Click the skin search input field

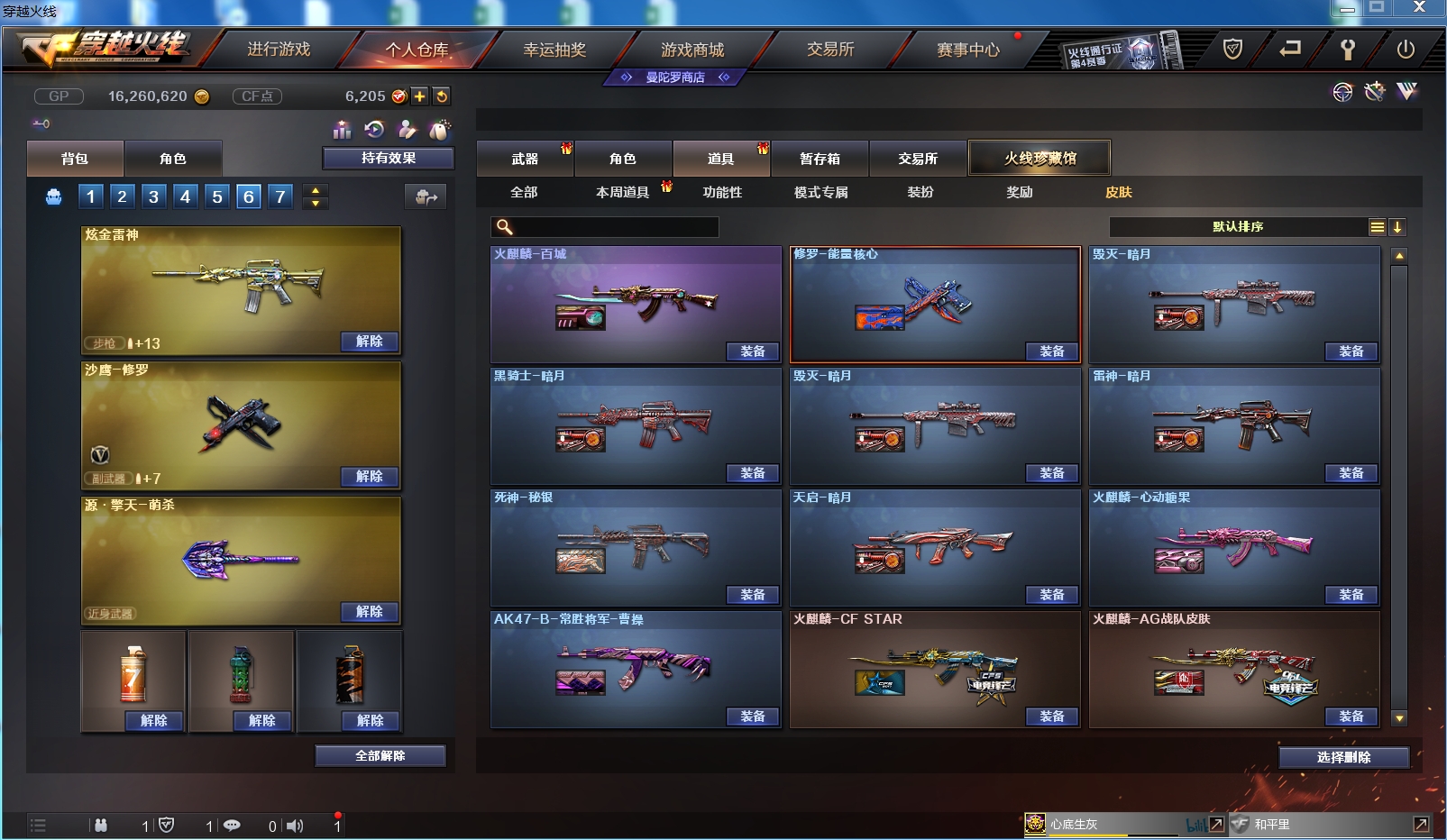click(x=604, y=227)
